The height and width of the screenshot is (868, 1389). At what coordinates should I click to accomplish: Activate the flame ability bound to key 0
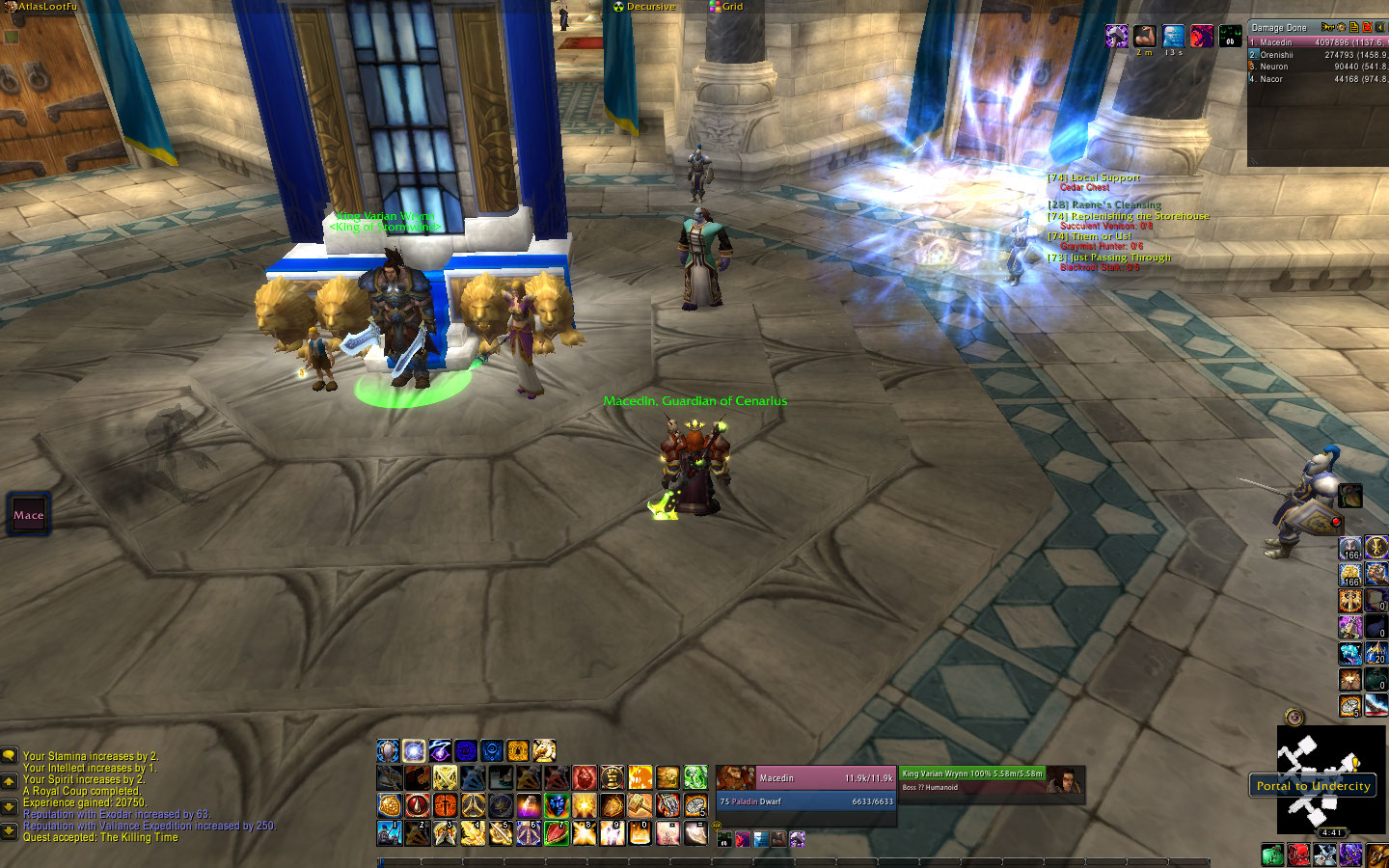pyautogui.click(x=640, y=832)
